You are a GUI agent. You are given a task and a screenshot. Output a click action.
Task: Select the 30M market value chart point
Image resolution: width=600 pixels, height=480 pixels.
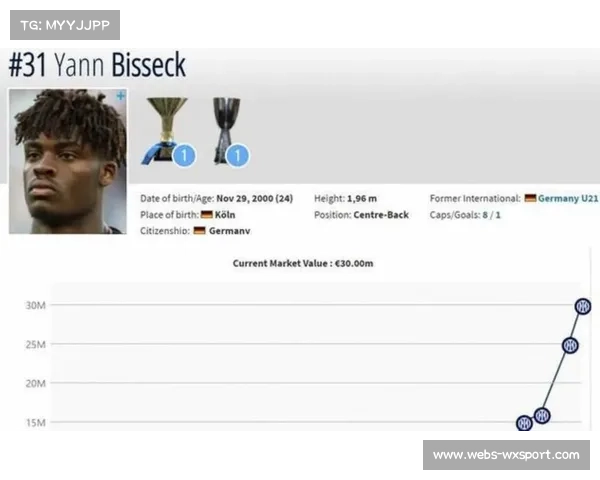(x=582, y=306)
